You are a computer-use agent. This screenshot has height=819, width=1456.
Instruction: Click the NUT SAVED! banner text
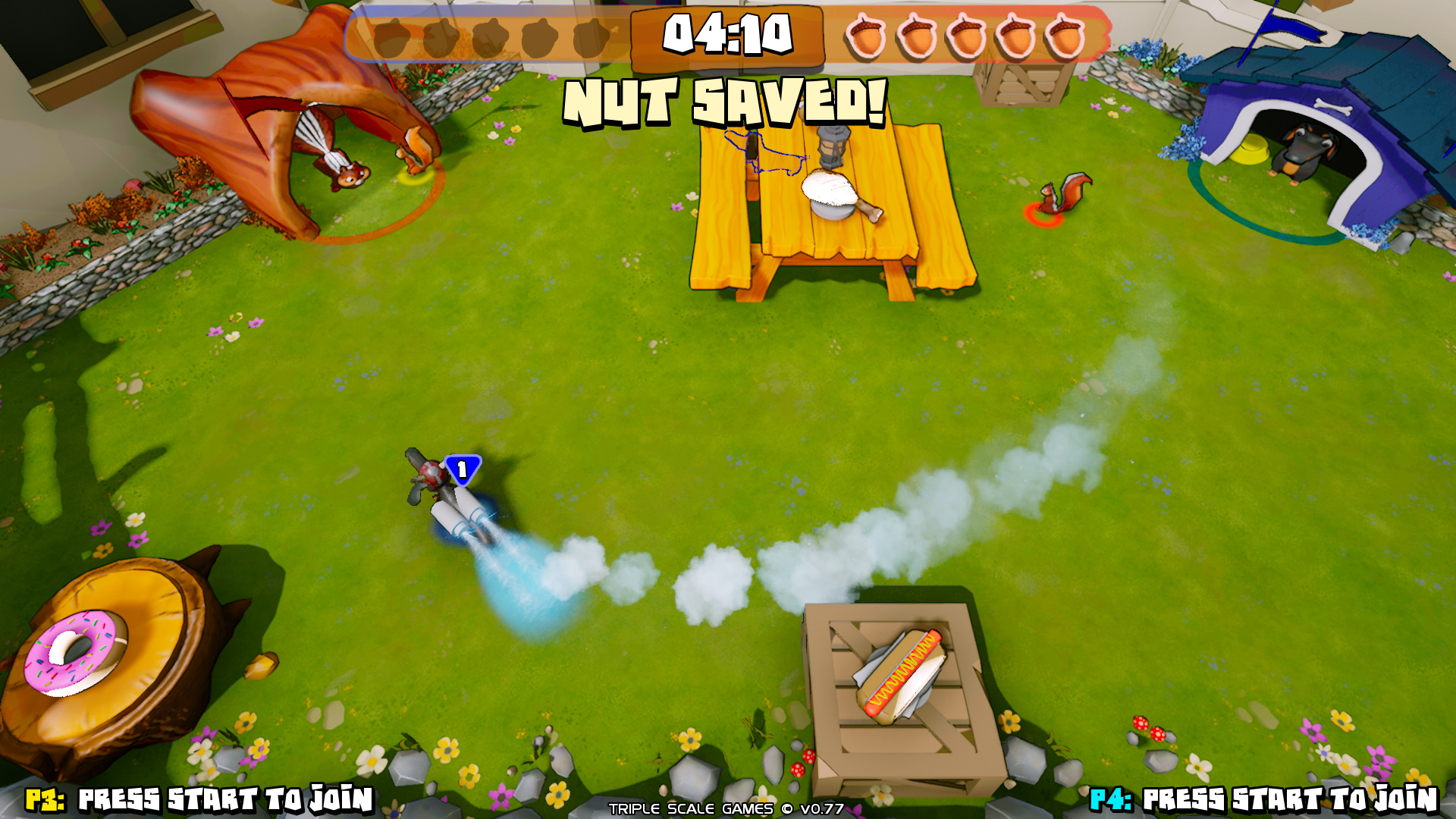724,102
